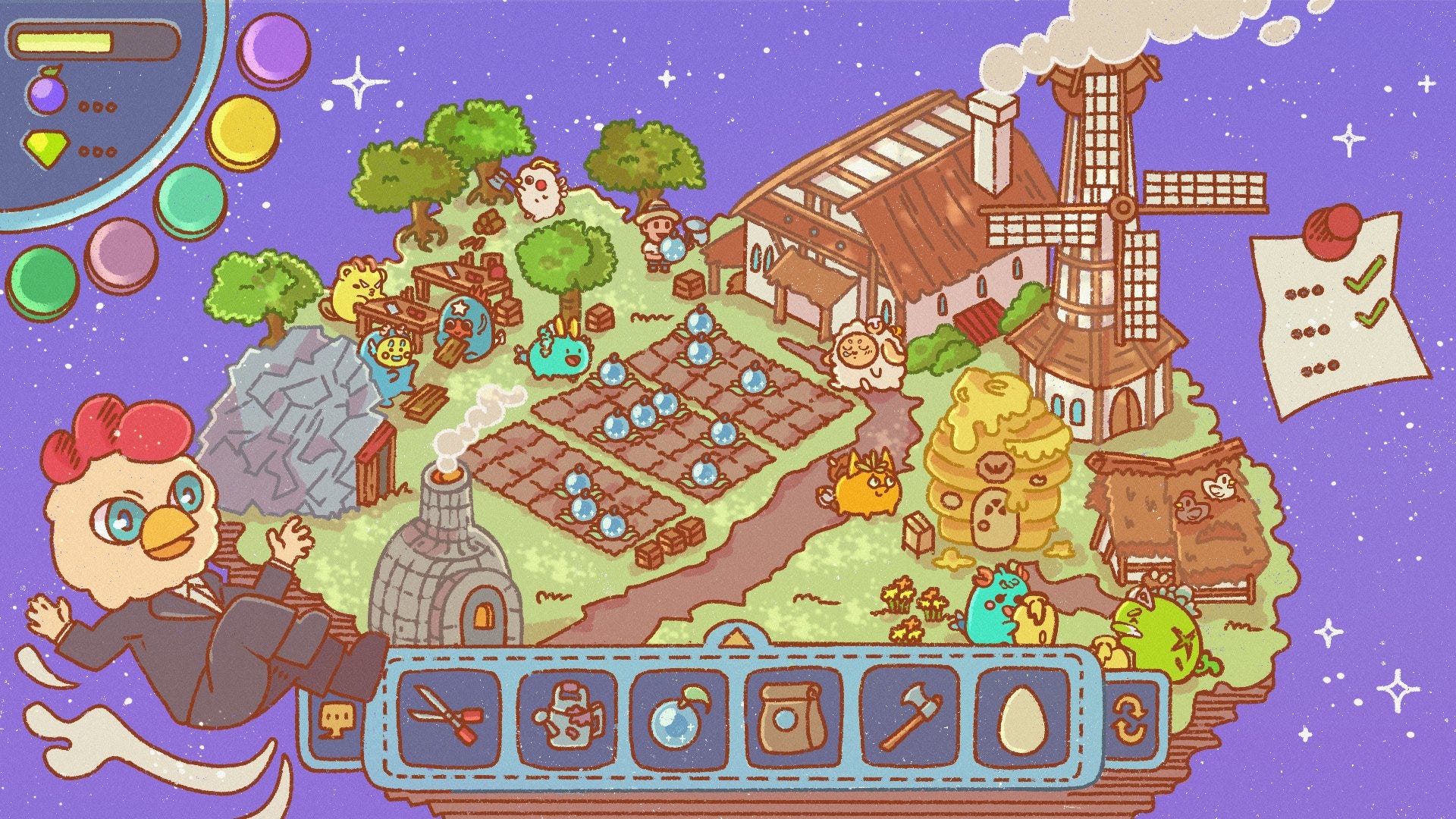This screenshot has height=819, width=1456.
Task: Toggle the second checkmark on the quest list
Action: coord(1371,315)
